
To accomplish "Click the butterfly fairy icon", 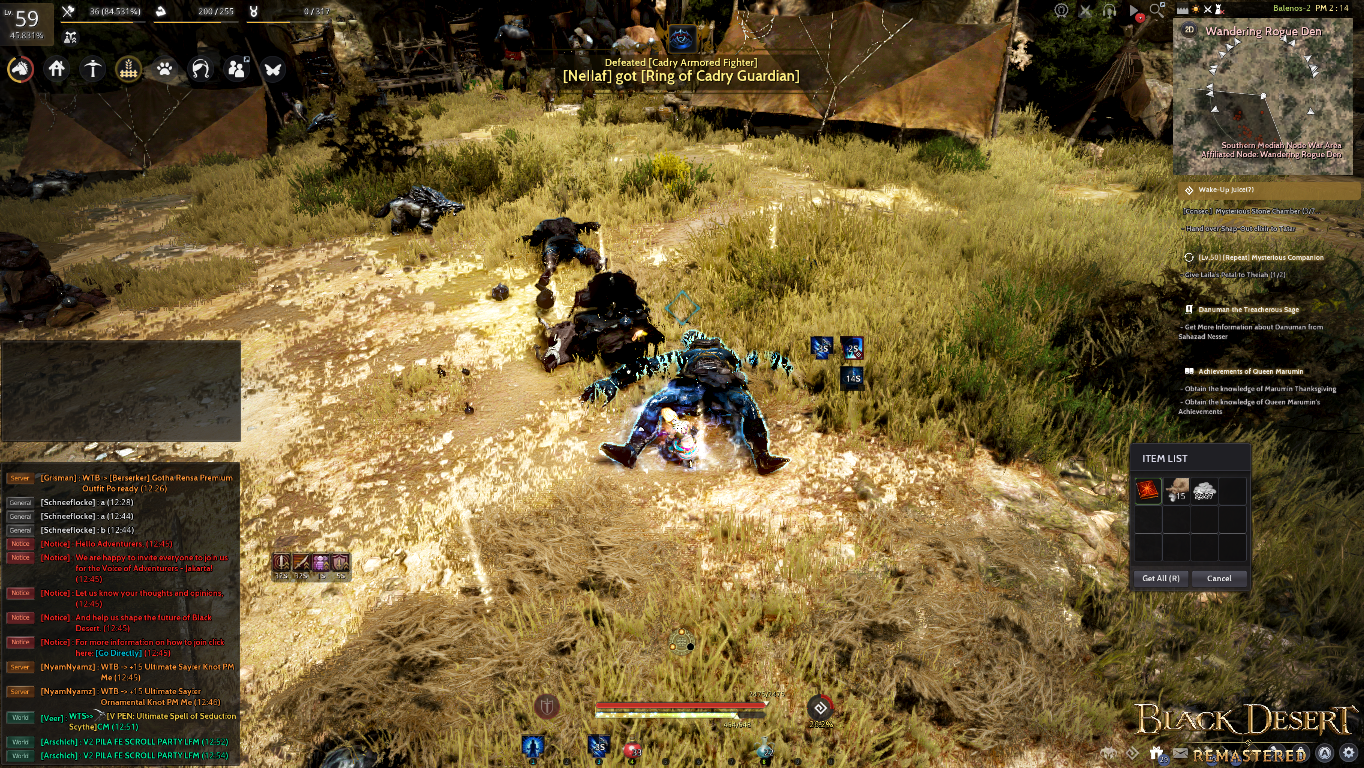I will coord(273,70).
